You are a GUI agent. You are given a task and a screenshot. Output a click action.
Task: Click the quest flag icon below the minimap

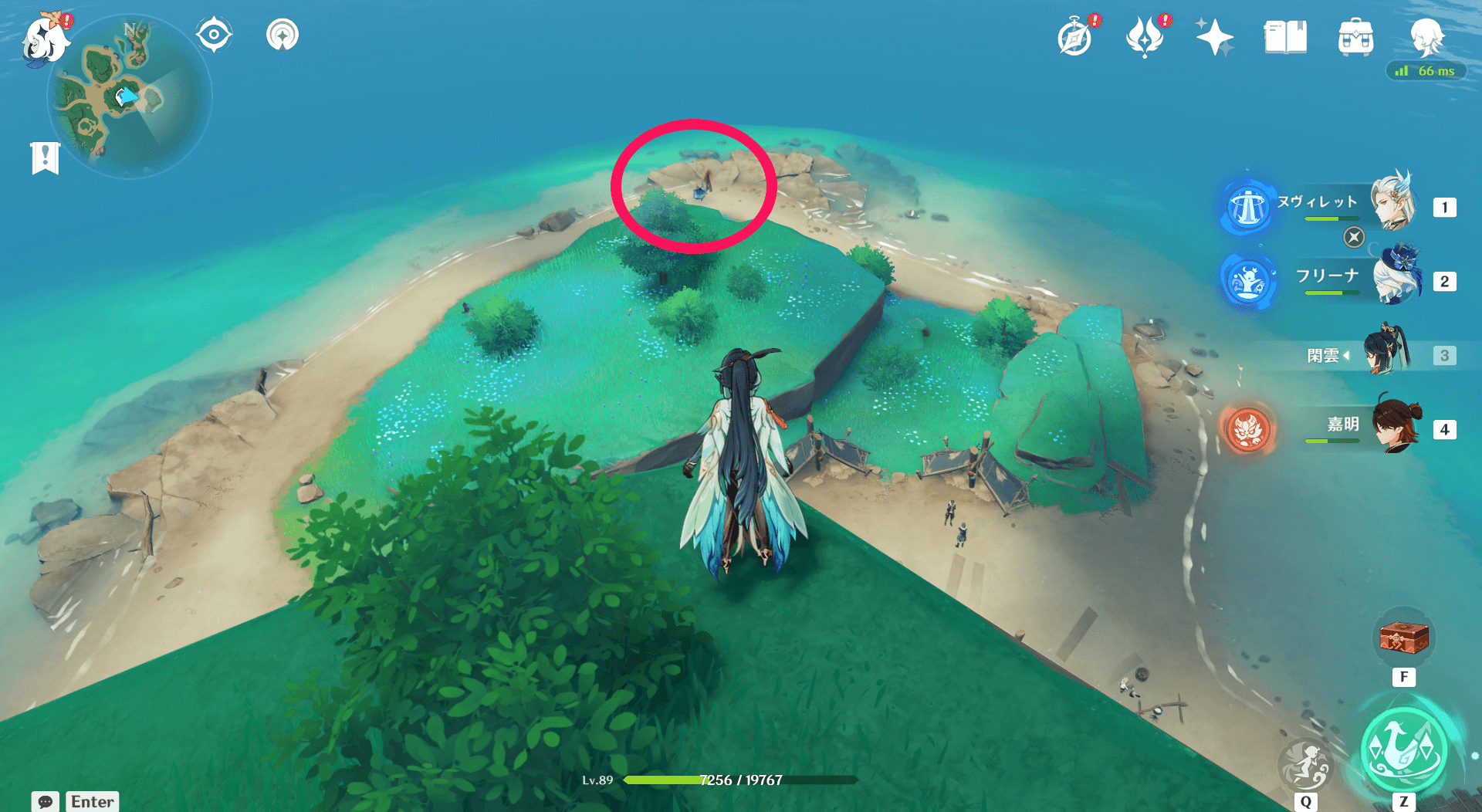[46, 157]
